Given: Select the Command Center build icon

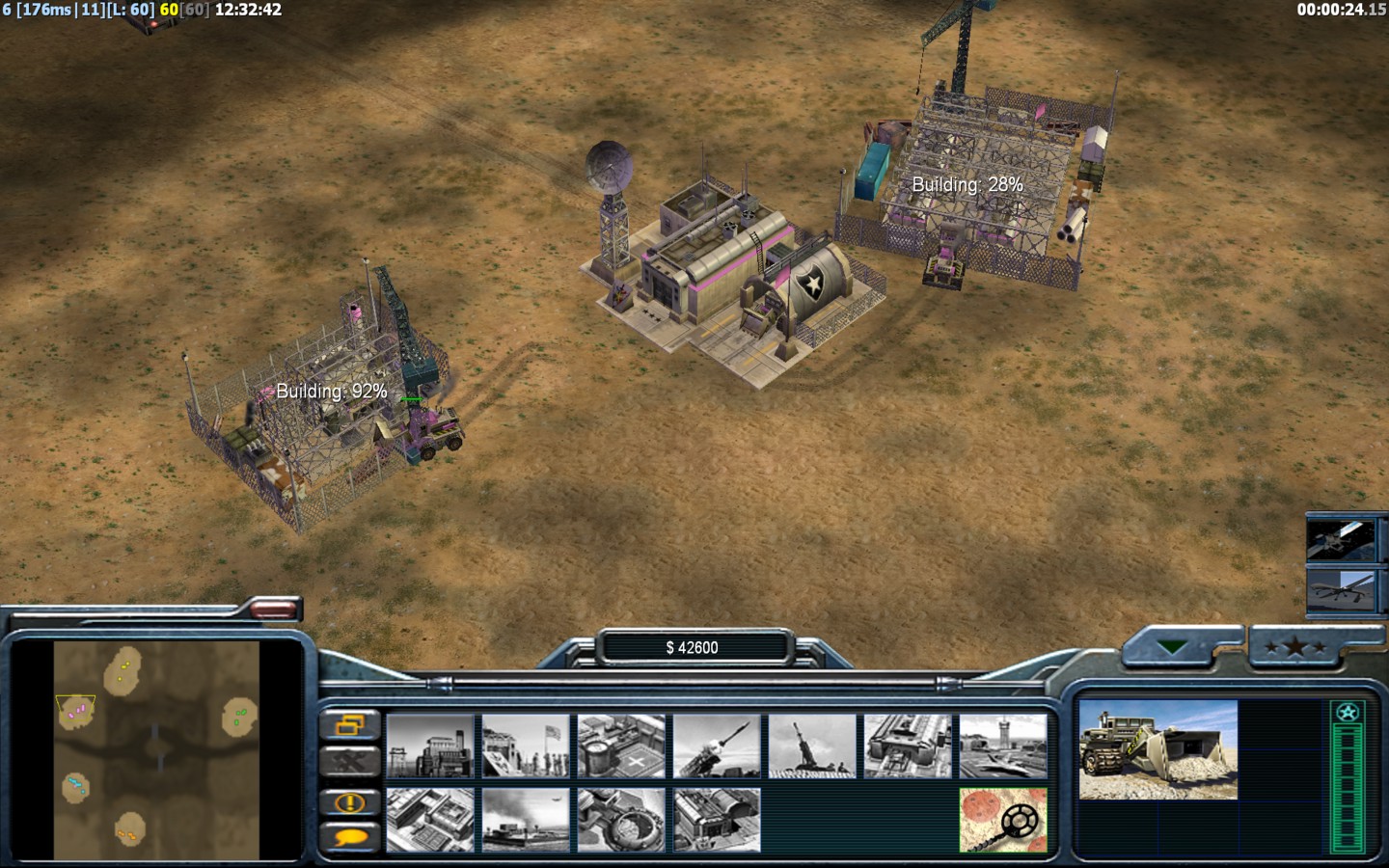Looking at the screenshot, I should click(x=717, y=820).
